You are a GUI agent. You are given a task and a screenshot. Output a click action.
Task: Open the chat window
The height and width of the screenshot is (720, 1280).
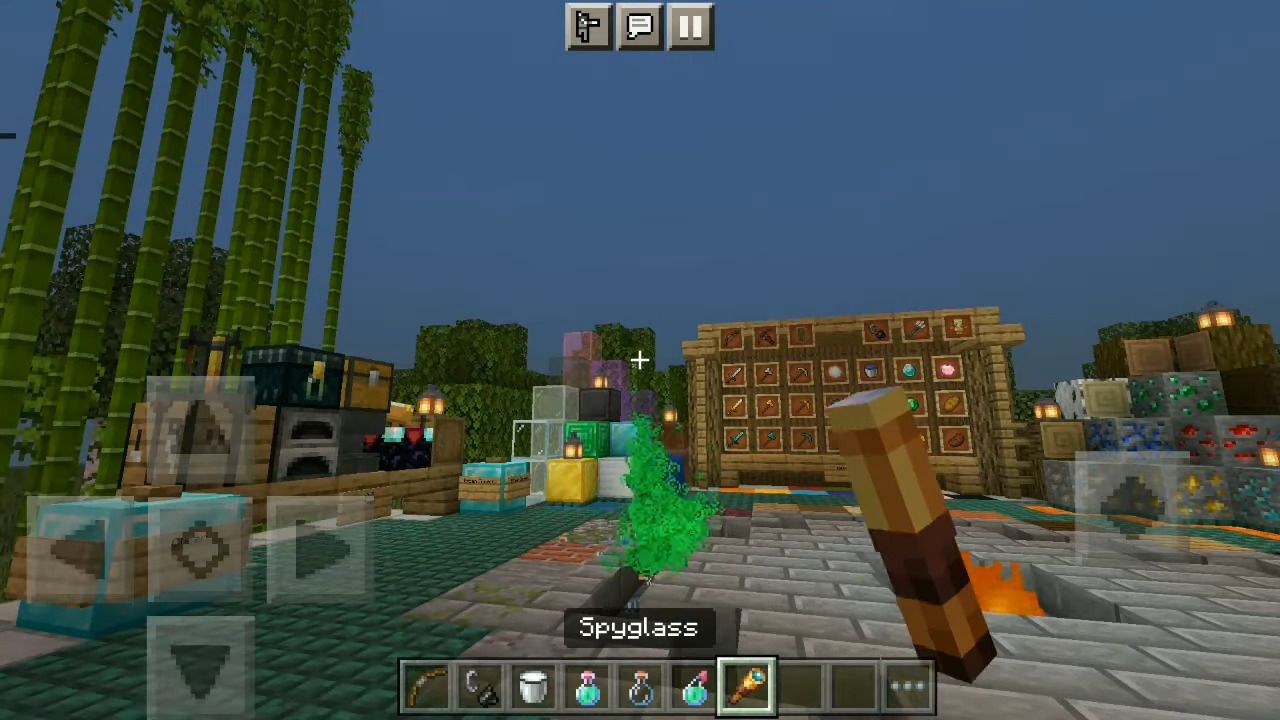pyautogui.click(x=639, y=27)
